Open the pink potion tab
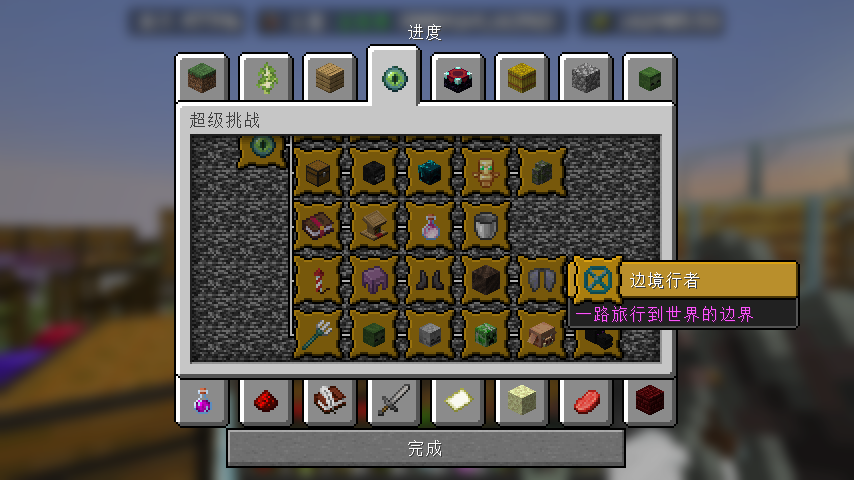The height and width of the screenshot is (480, 854). [202, 401]
